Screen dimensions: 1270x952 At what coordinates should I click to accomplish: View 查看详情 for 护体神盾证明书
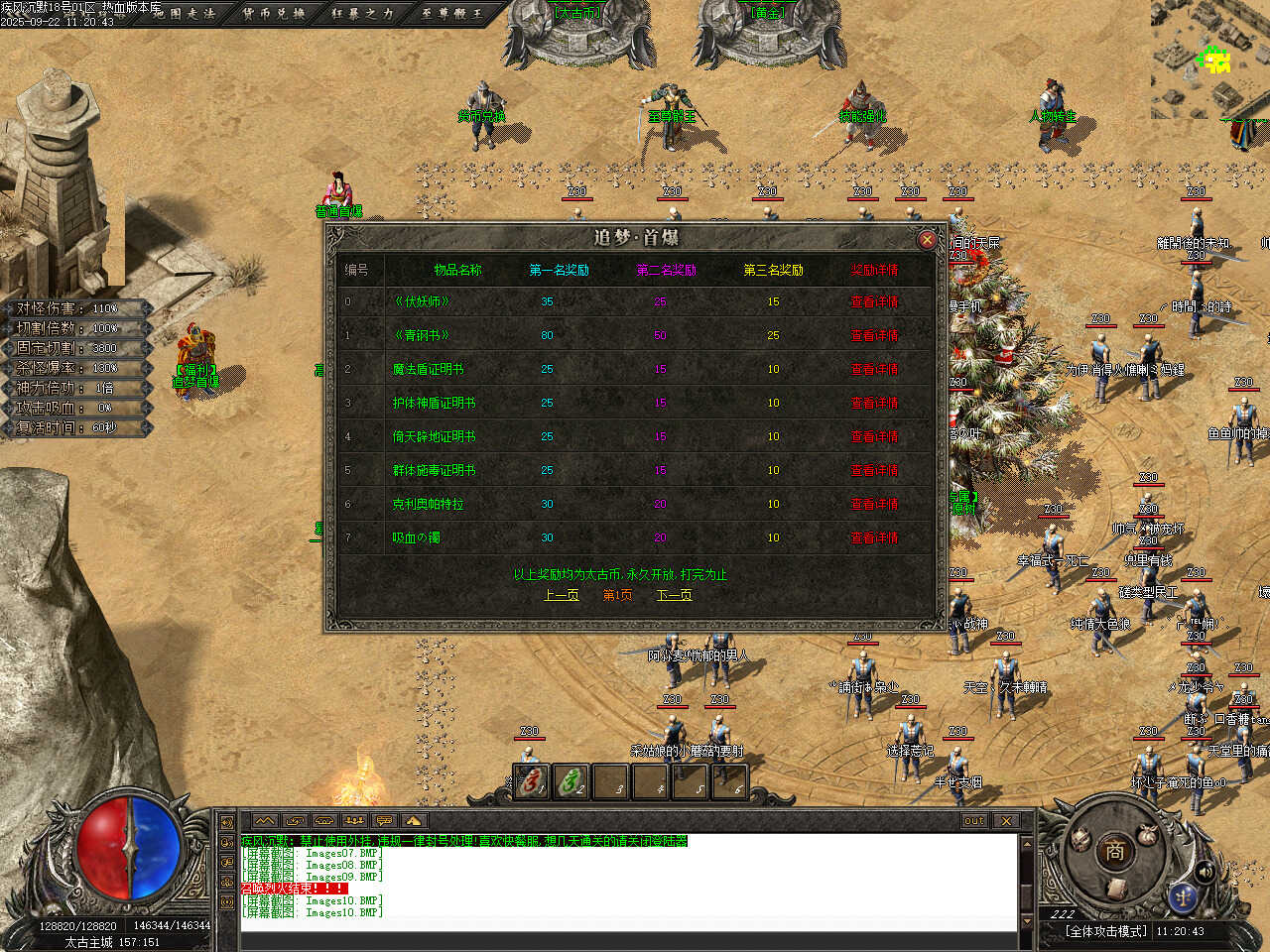click(873, 403)
